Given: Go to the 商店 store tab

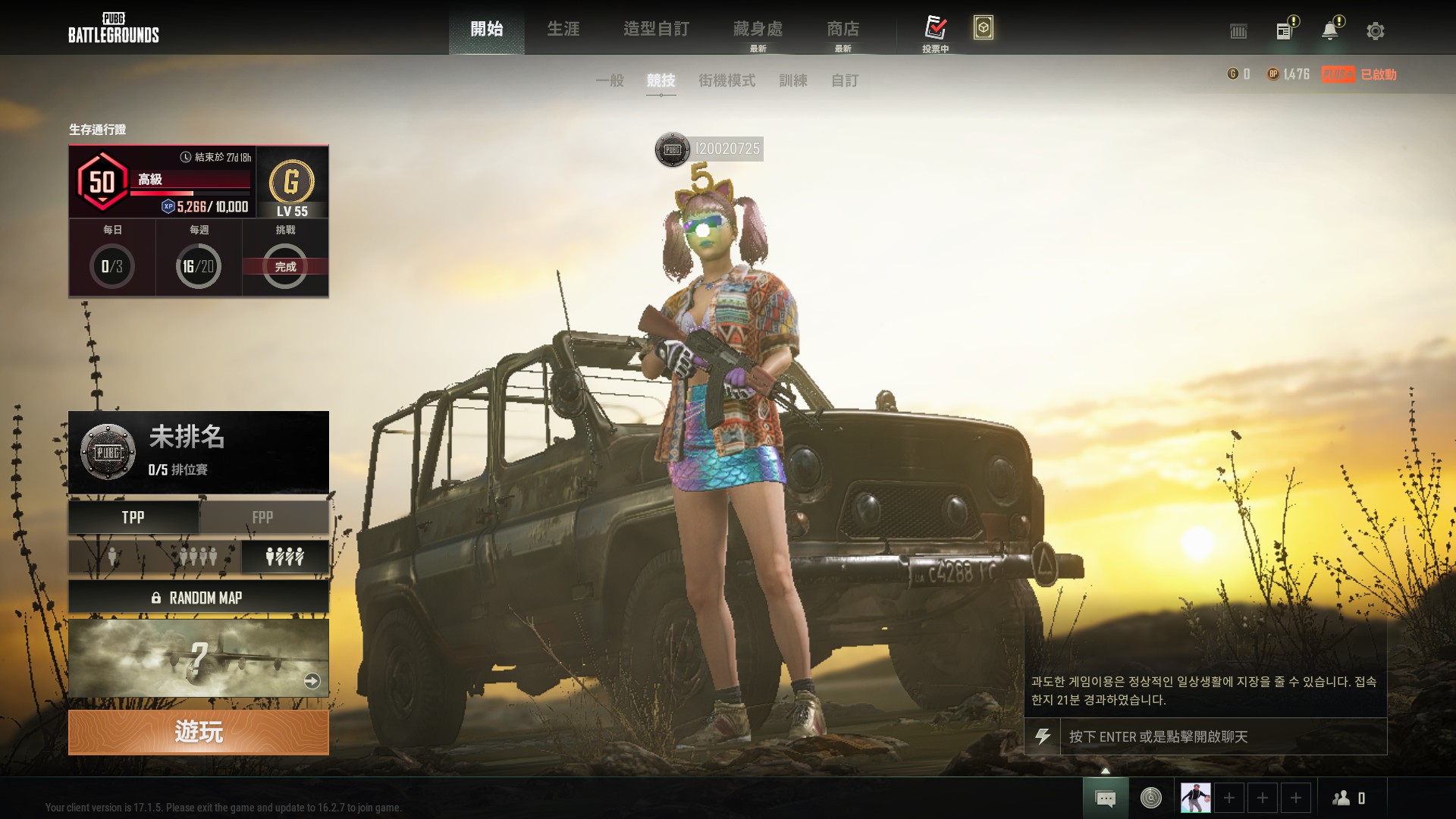Looking at the screenshot, I should click(843, 29).
